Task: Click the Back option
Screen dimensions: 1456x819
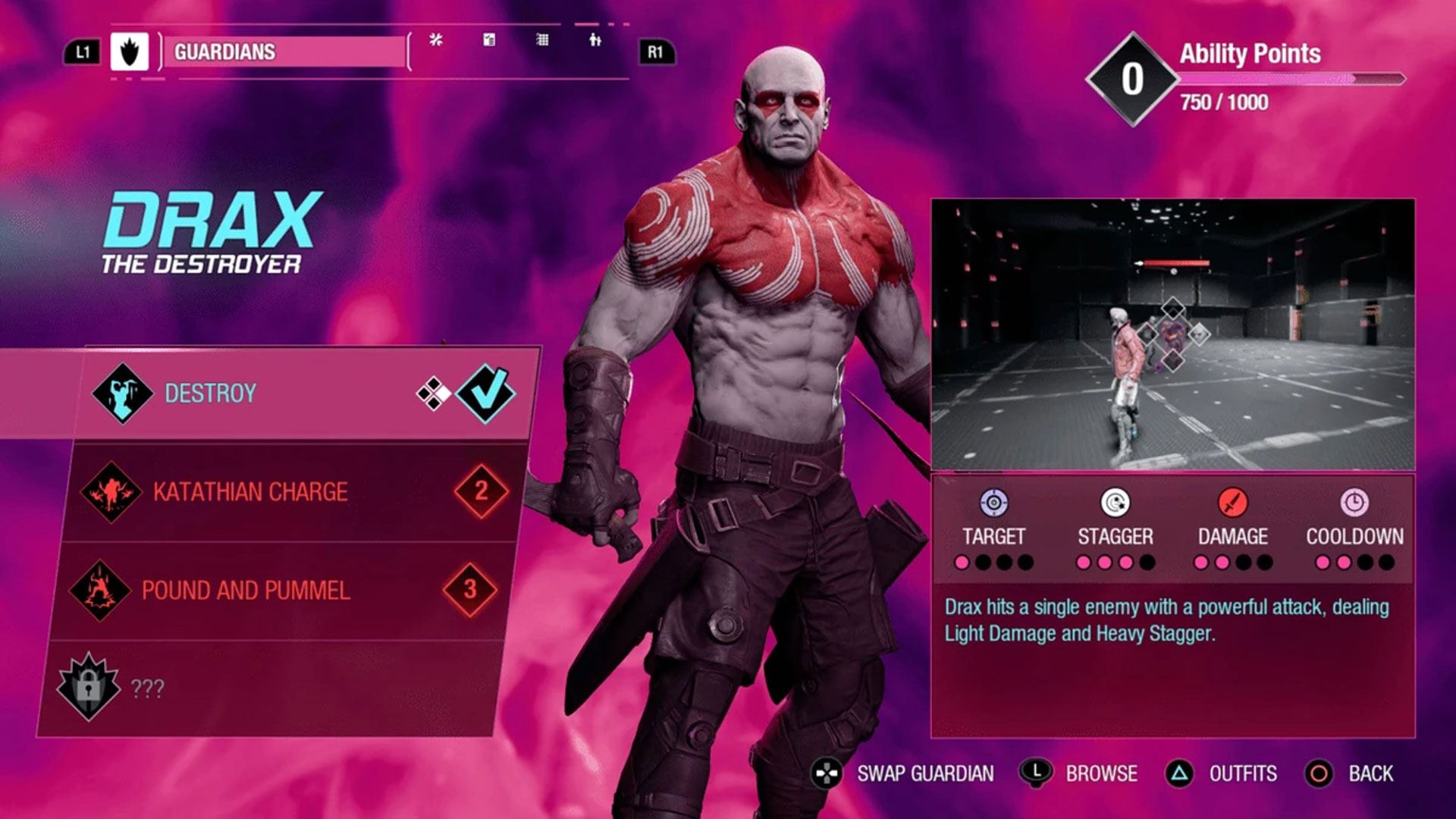Action: [x=1351, y=773]
